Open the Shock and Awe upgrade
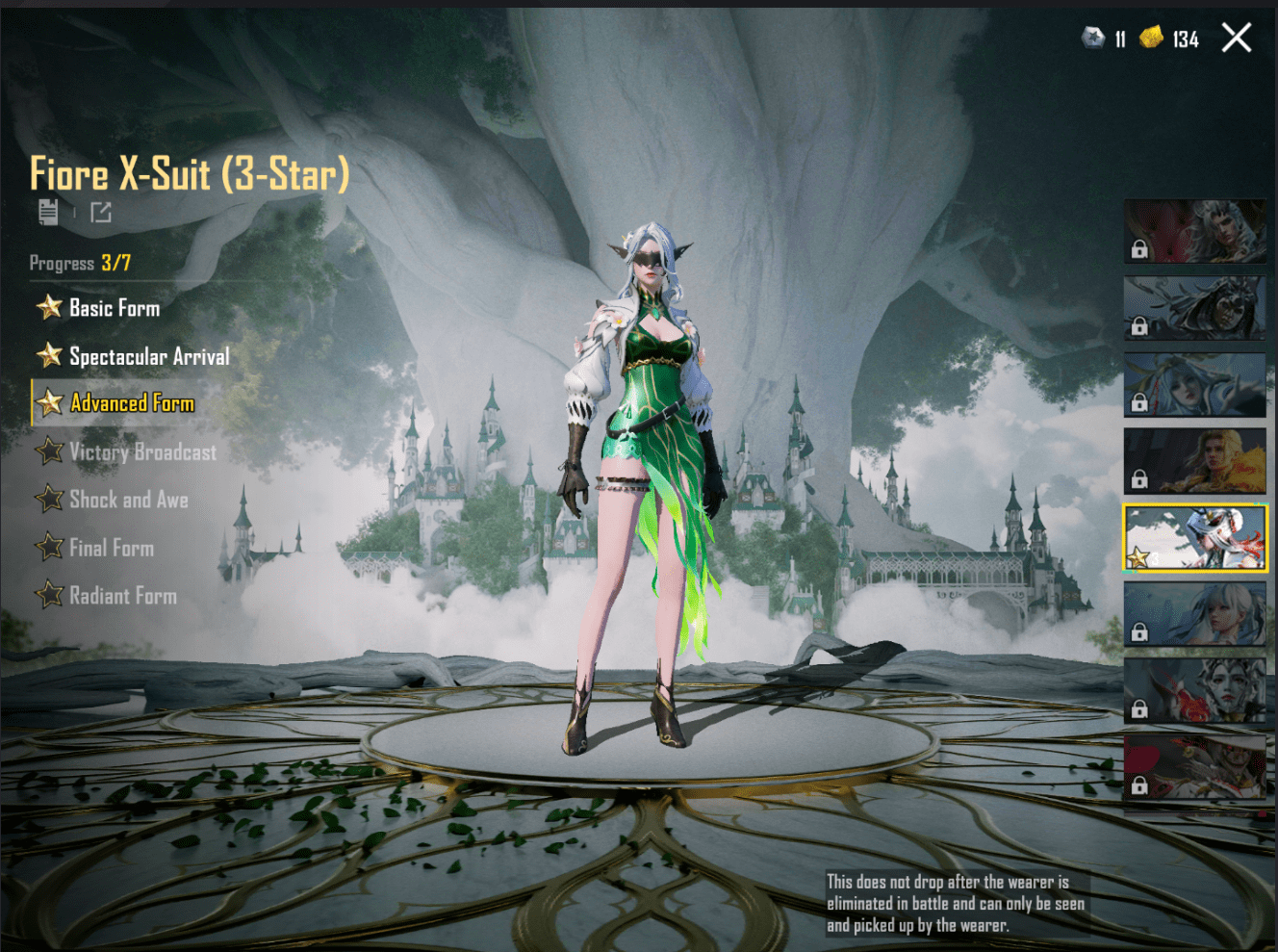 pos(128,500)
